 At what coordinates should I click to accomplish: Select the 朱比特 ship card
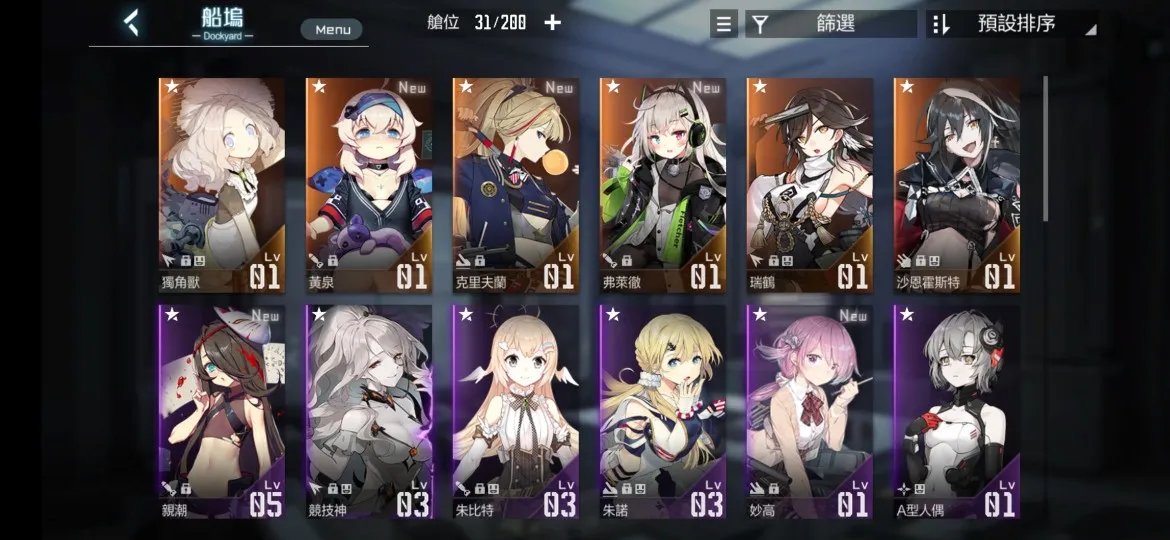click(x=515, y=412)
